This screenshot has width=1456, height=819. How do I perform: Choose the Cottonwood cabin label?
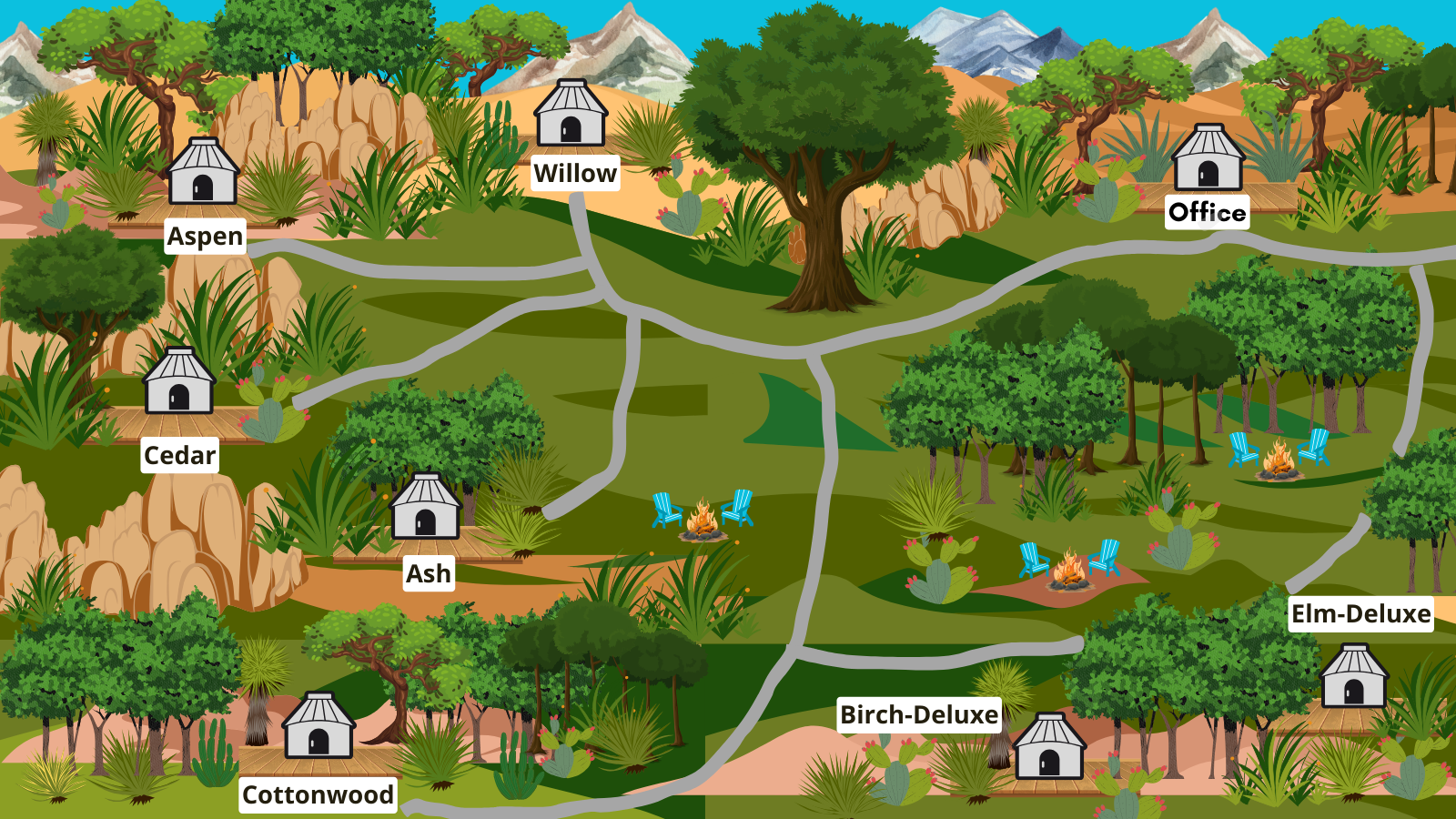pos(318,794)
